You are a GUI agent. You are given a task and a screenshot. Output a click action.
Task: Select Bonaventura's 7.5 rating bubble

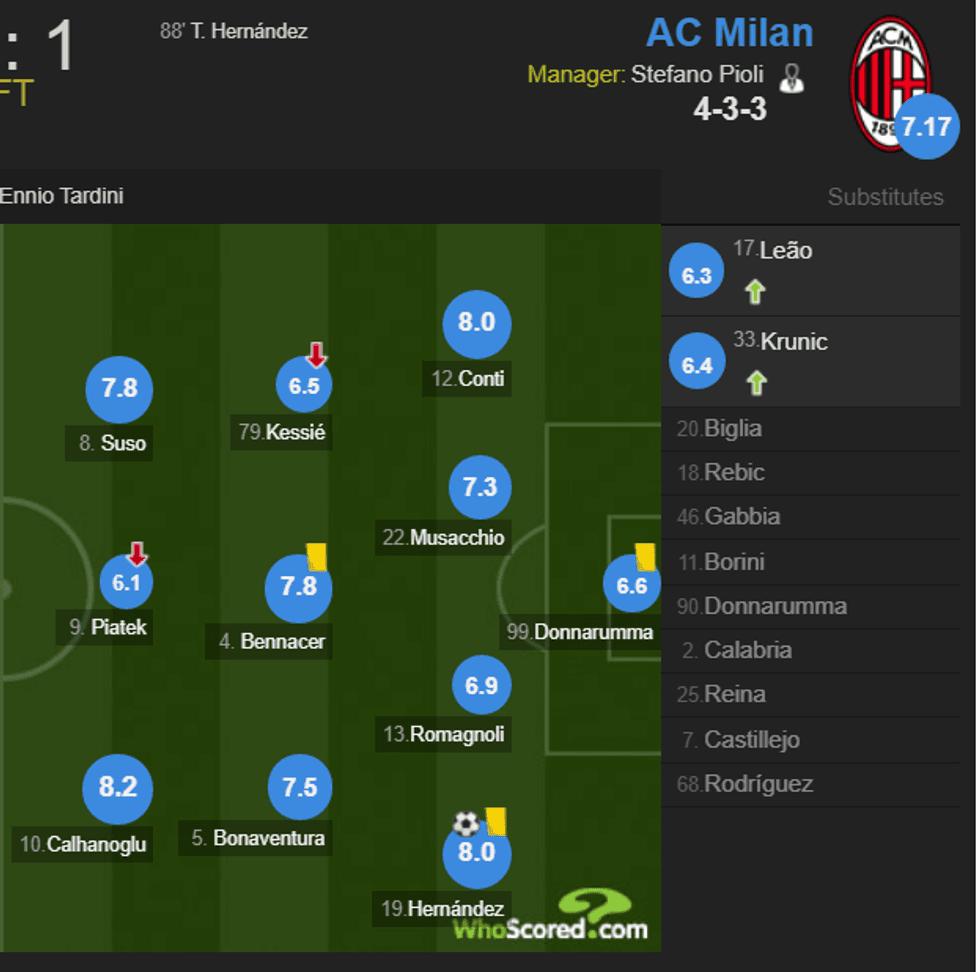[299, 788]
